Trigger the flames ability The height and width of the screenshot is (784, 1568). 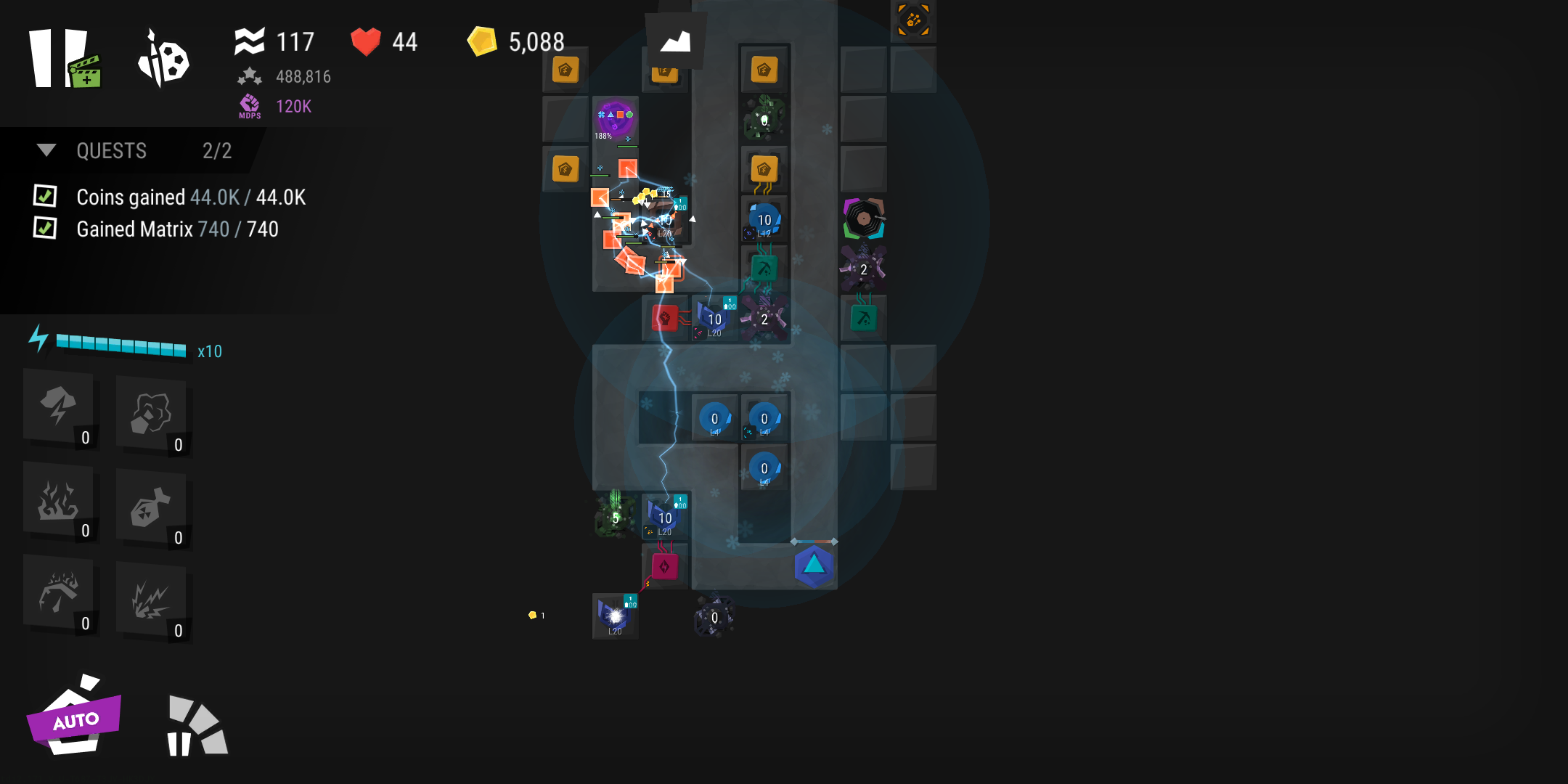(60, 501)
